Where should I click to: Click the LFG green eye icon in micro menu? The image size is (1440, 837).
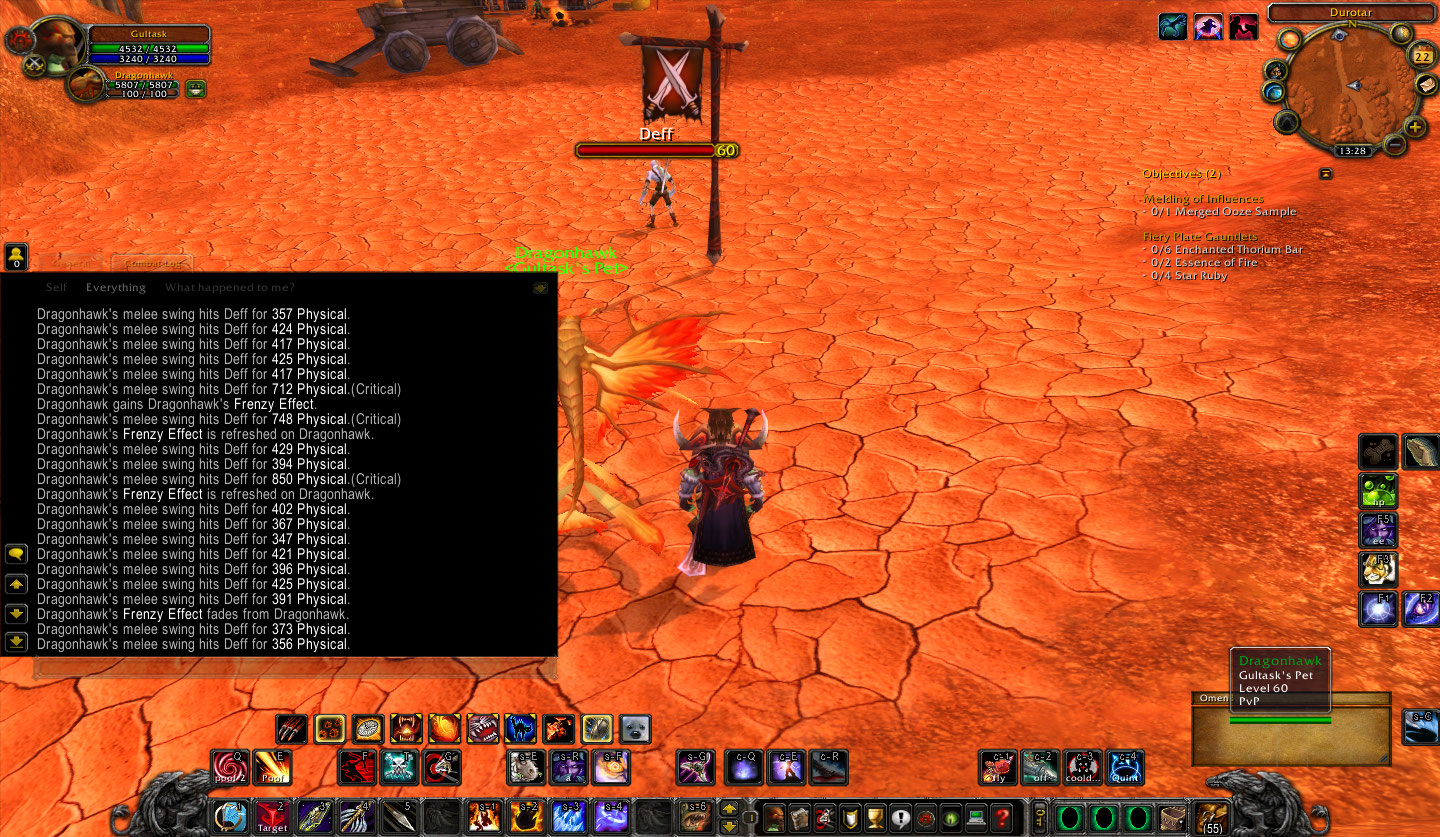pos(950,819)
